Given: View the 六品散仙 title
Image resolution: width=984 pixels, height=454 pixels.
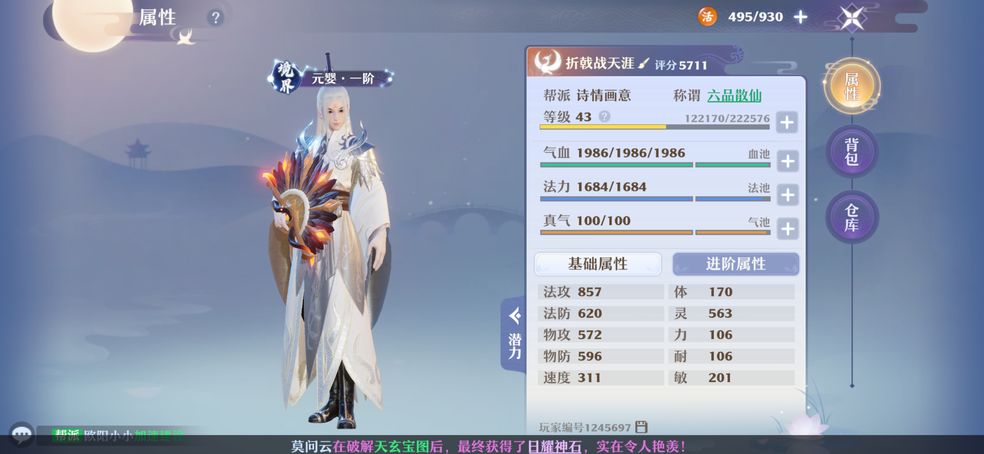Looking at the screenshot, I should pyautogui.click(x=734, y=96).
